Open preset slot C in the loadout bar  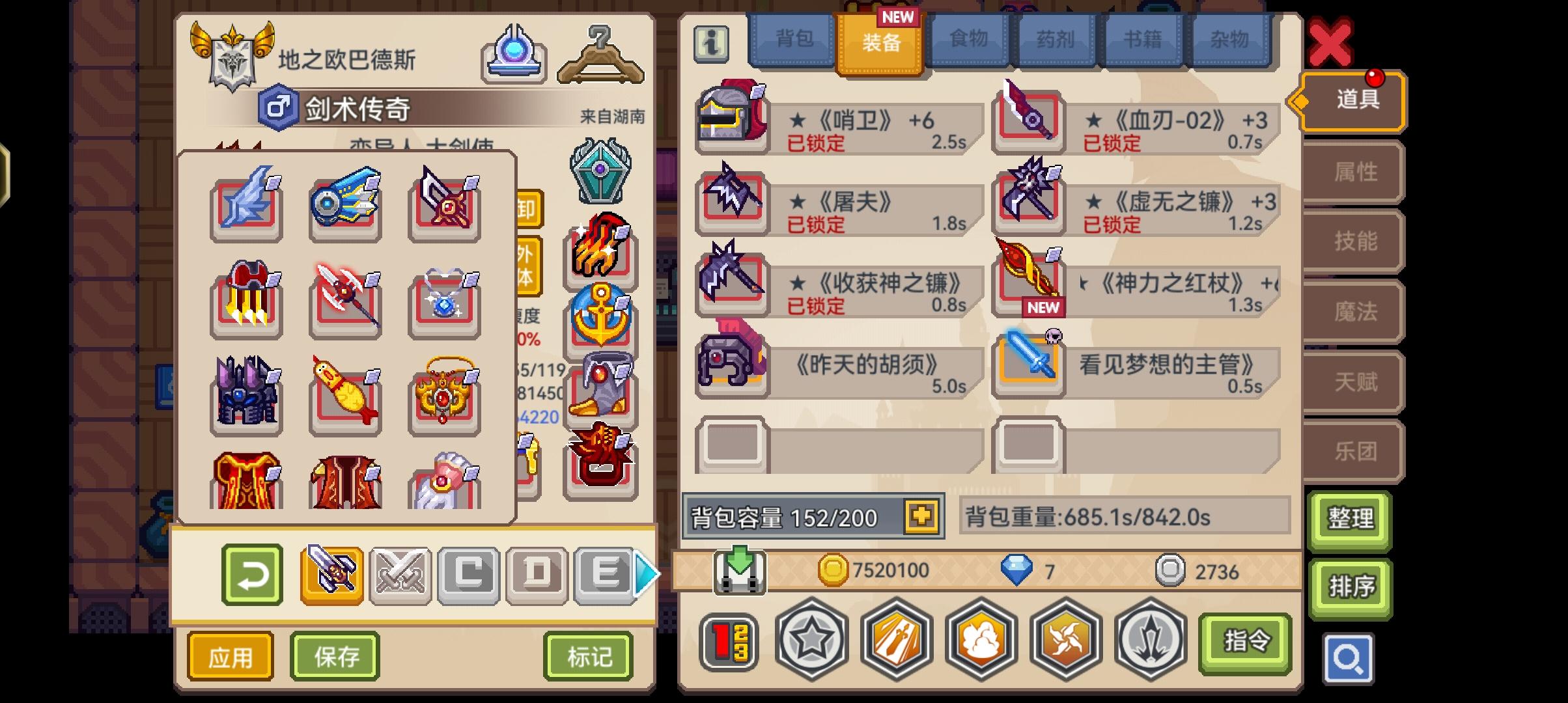coord(468,573)
